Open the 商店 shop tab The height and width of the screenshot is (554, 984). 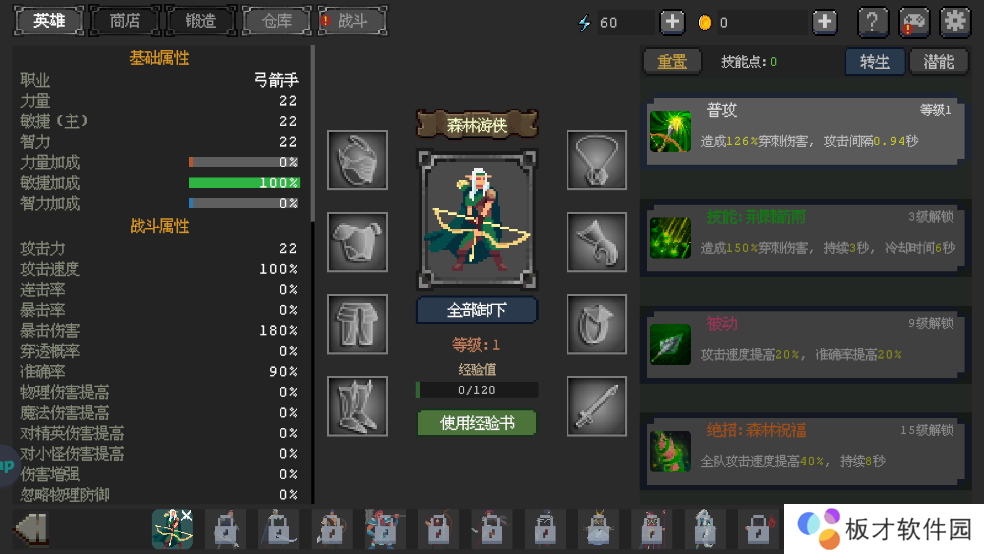(125, 21)
